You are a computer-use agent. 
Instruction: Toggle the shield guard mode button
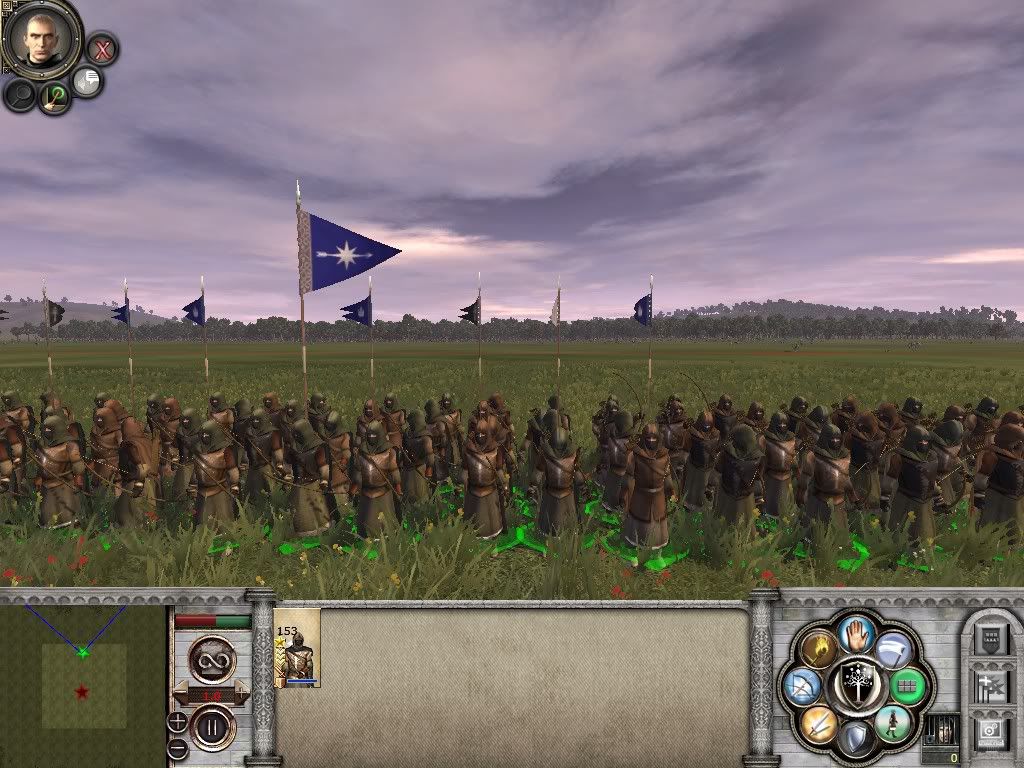[855, 739]
